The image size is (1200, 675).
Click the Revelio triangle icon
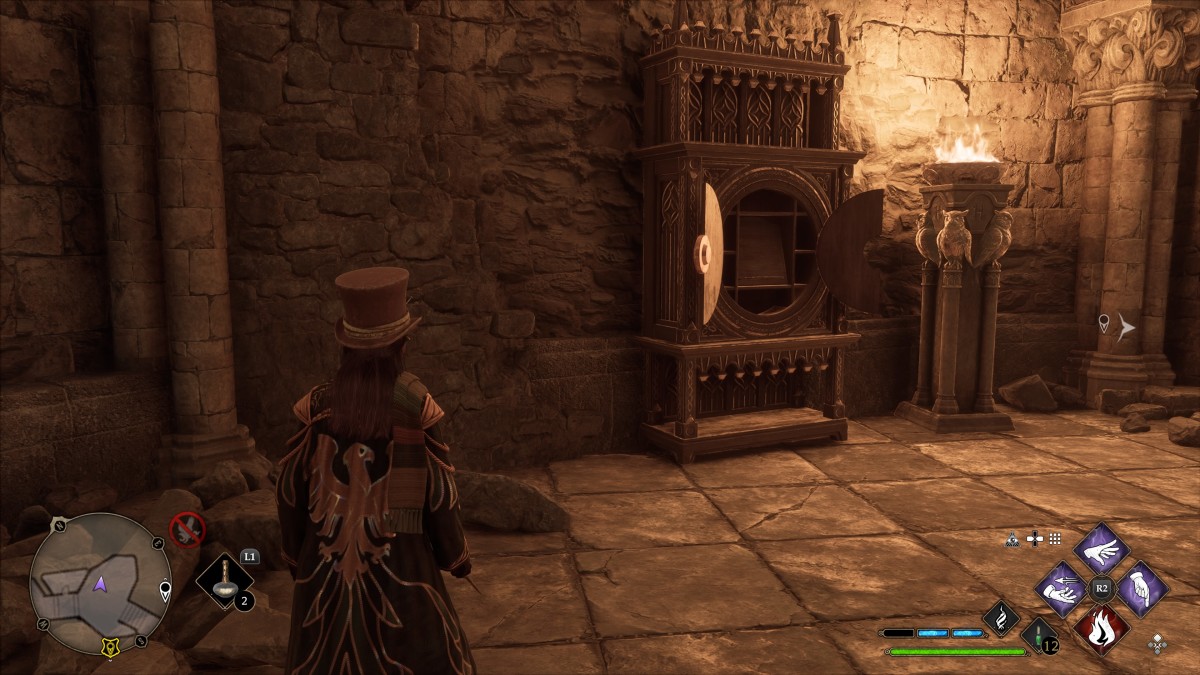pyautogui.click(x=1013, y=539)
